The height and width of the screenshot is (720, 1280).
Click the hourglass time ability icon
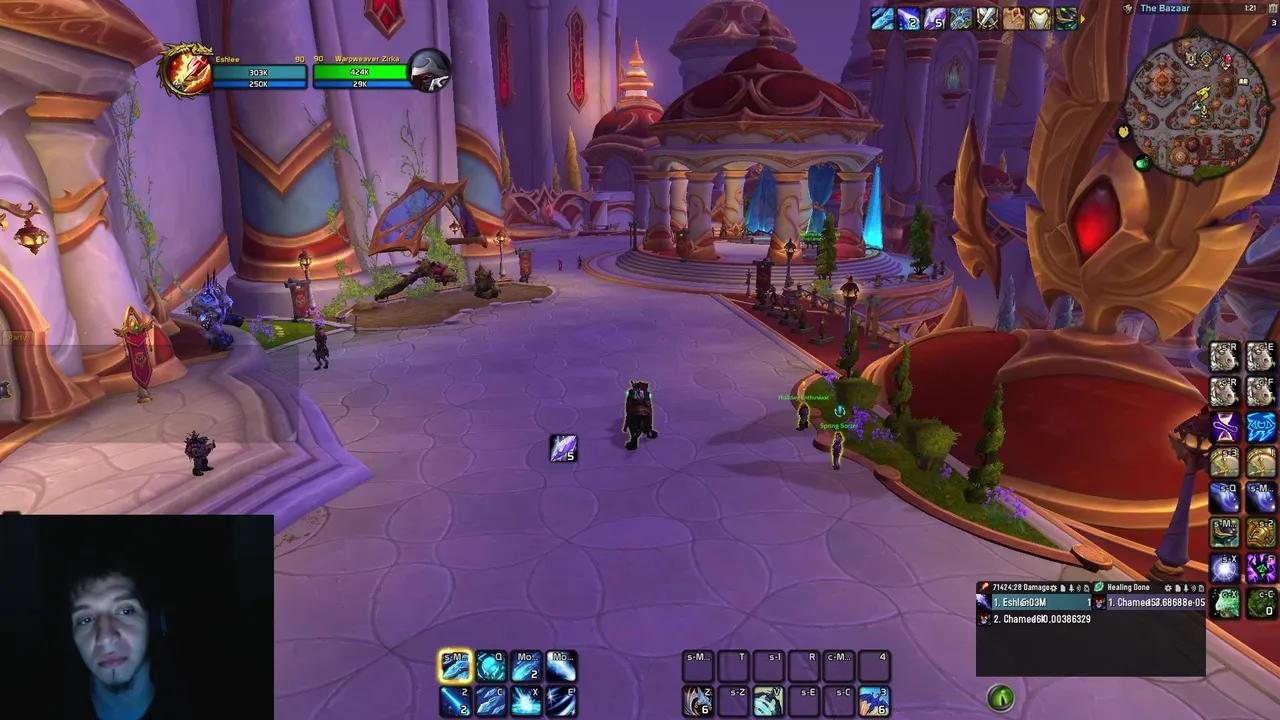point(1225,427)
